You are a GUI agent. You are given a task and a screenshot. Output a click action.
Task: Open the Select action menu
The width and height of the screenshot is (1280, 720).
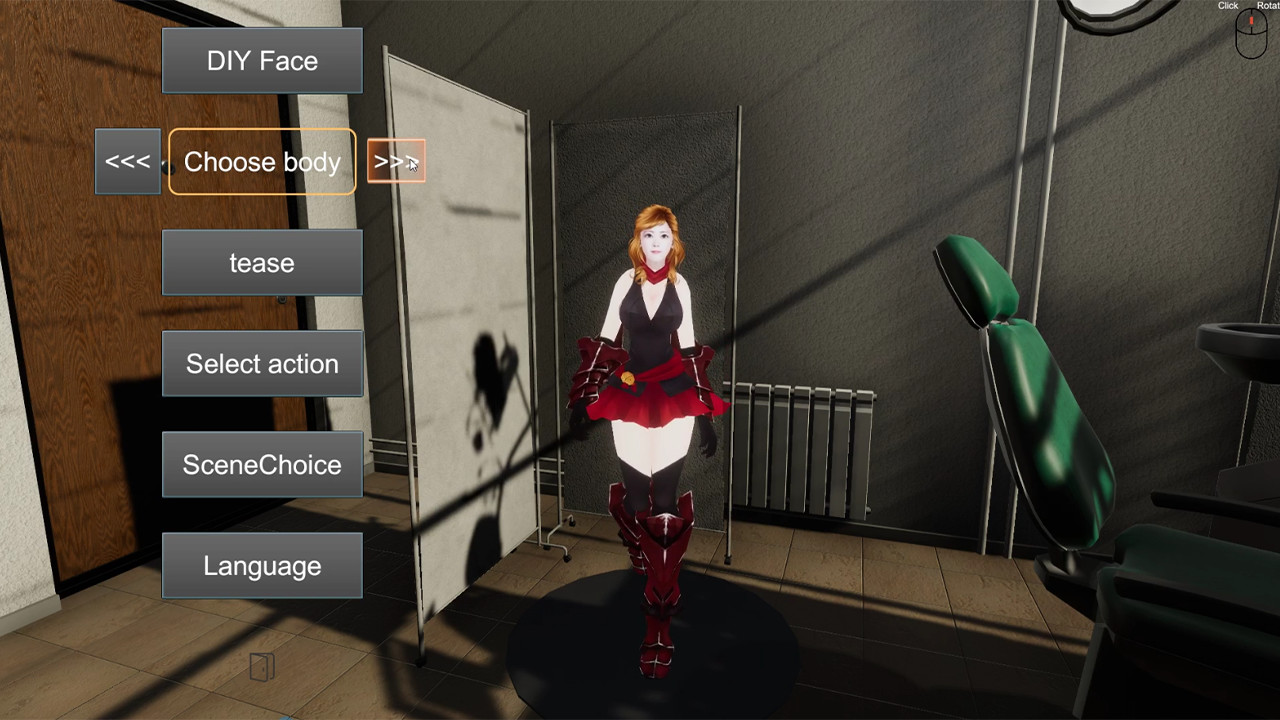pyautogui.click(x=261, y=363)
